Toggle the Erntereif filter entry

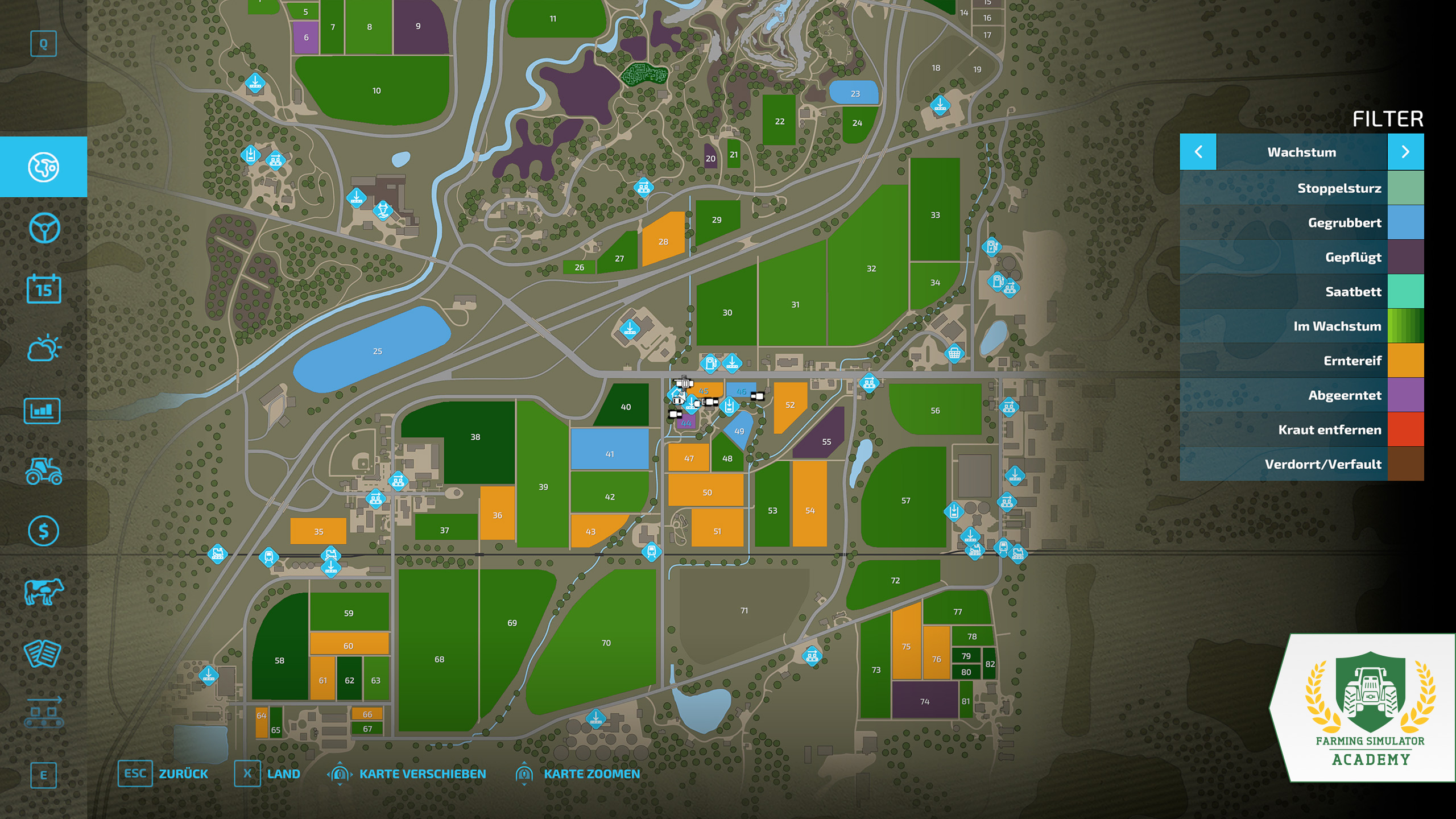click(x=1301, y=361)
